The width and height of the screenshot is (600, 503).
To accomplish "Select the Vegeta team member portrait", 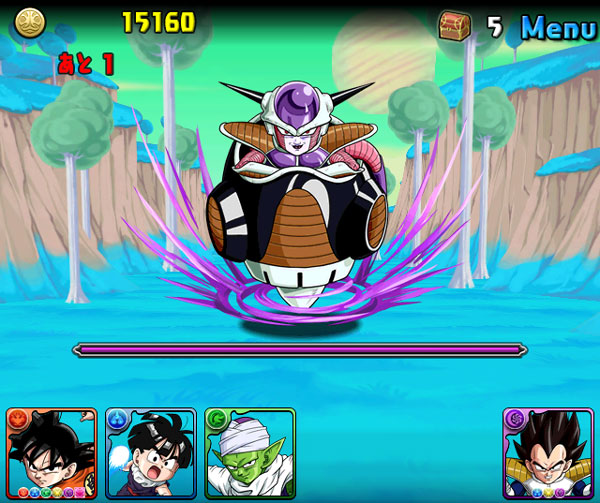I will 548,453.
